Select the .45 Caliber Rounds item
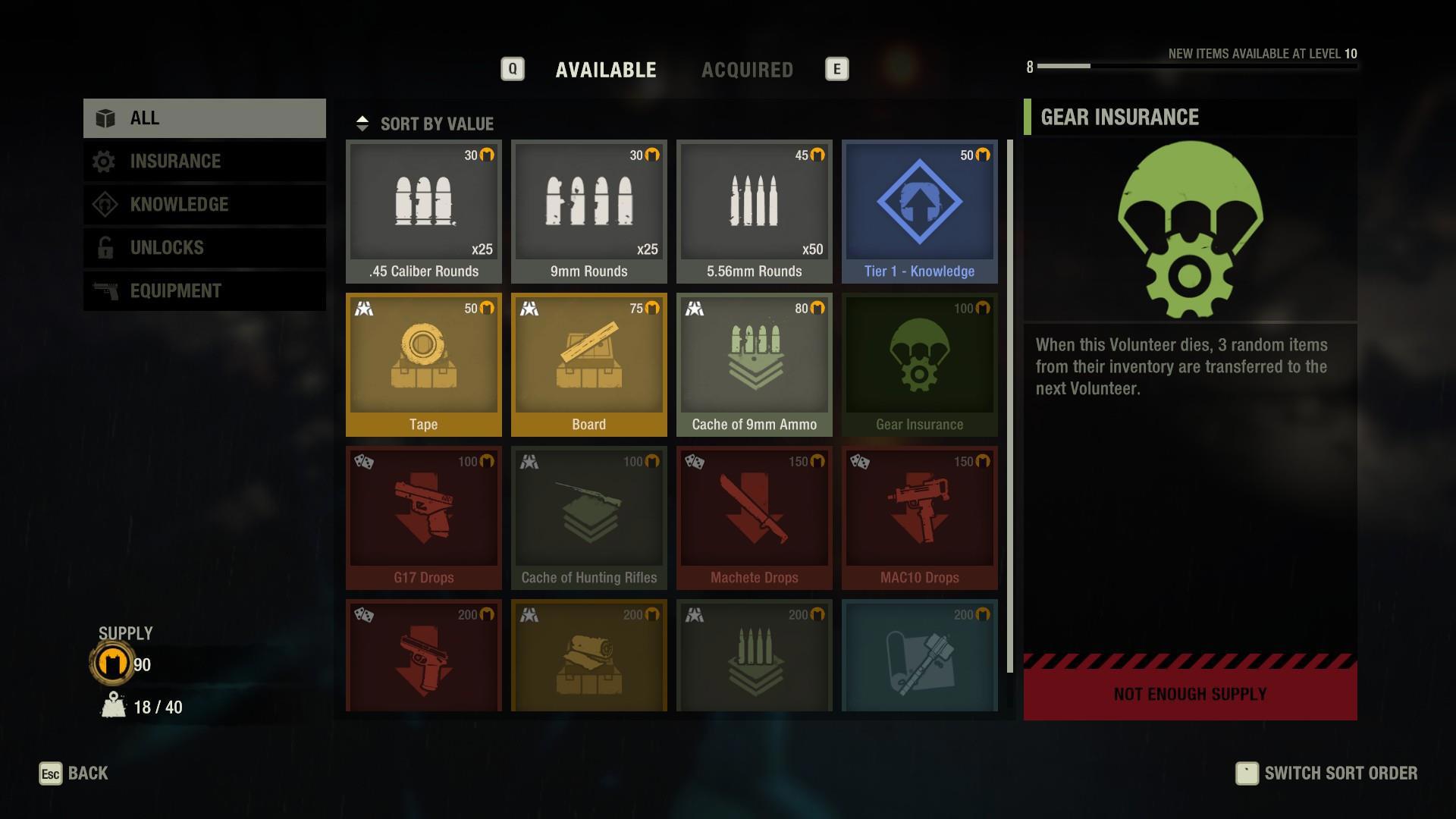This screenshot has height=819, width=1456. point(423,211)
